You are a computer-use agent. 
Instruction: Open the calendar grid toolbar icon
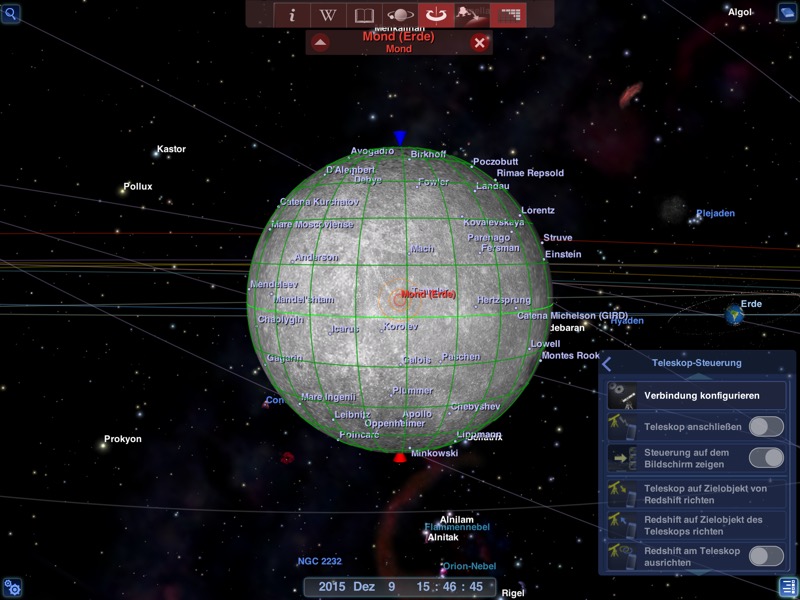[510, 15]
